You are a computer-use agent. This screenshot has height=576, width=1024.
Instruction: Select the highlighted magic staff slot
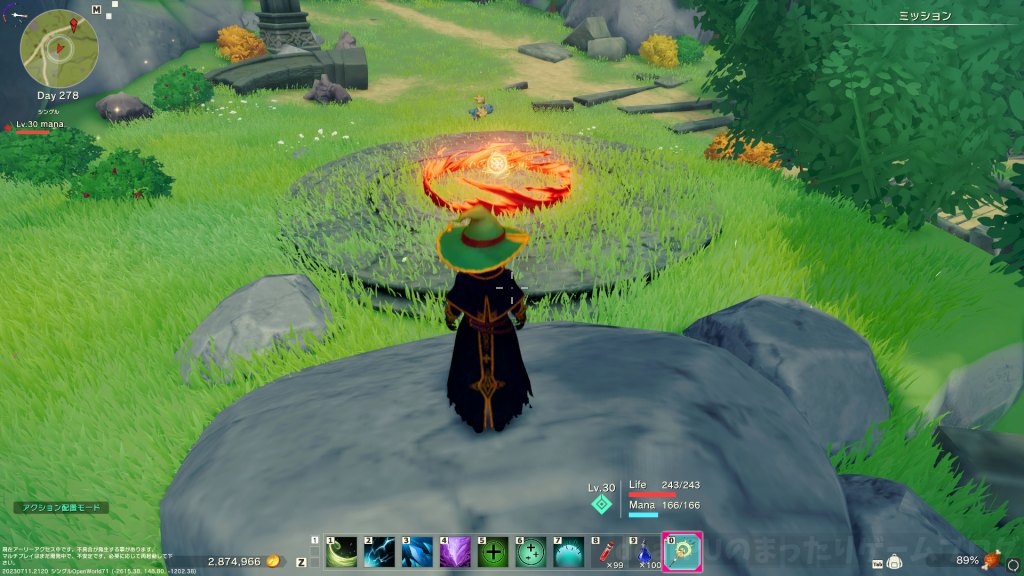[x=683, y=552]
